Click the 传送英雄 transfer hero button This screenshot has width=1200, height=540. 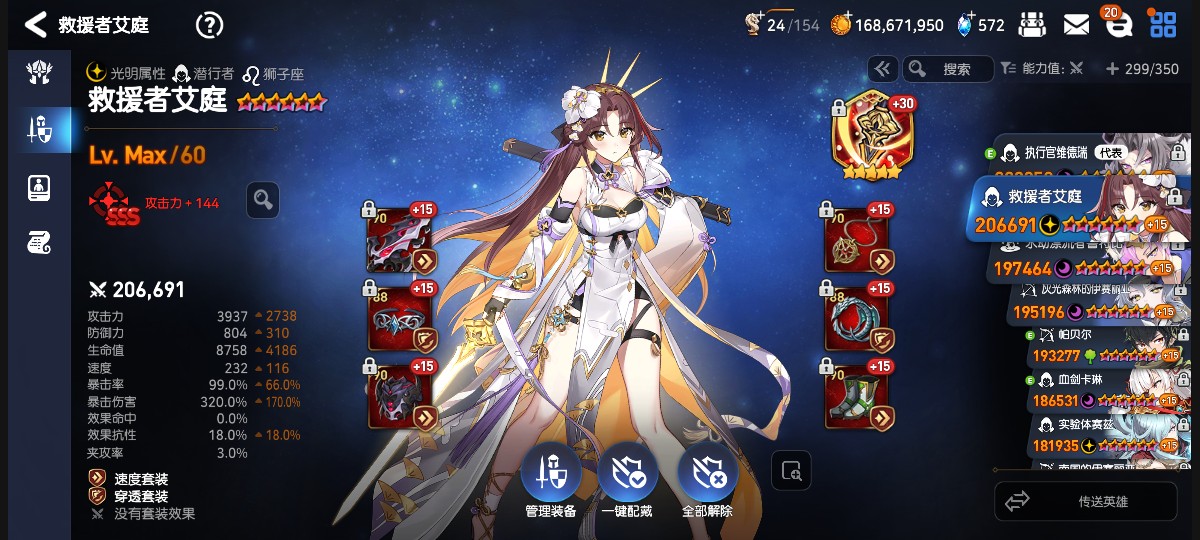click(x=1086, y=501)
